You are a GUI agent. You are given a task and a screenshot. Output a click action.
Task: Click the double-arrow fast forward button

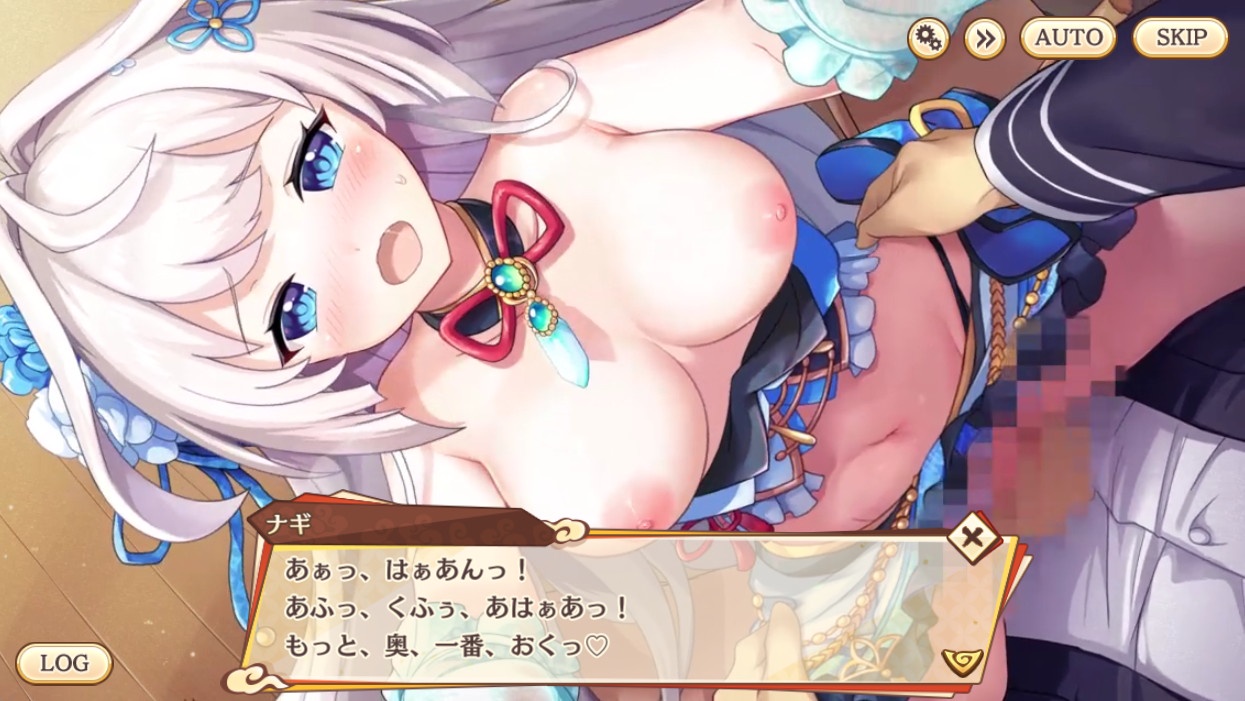coord(984,39)
